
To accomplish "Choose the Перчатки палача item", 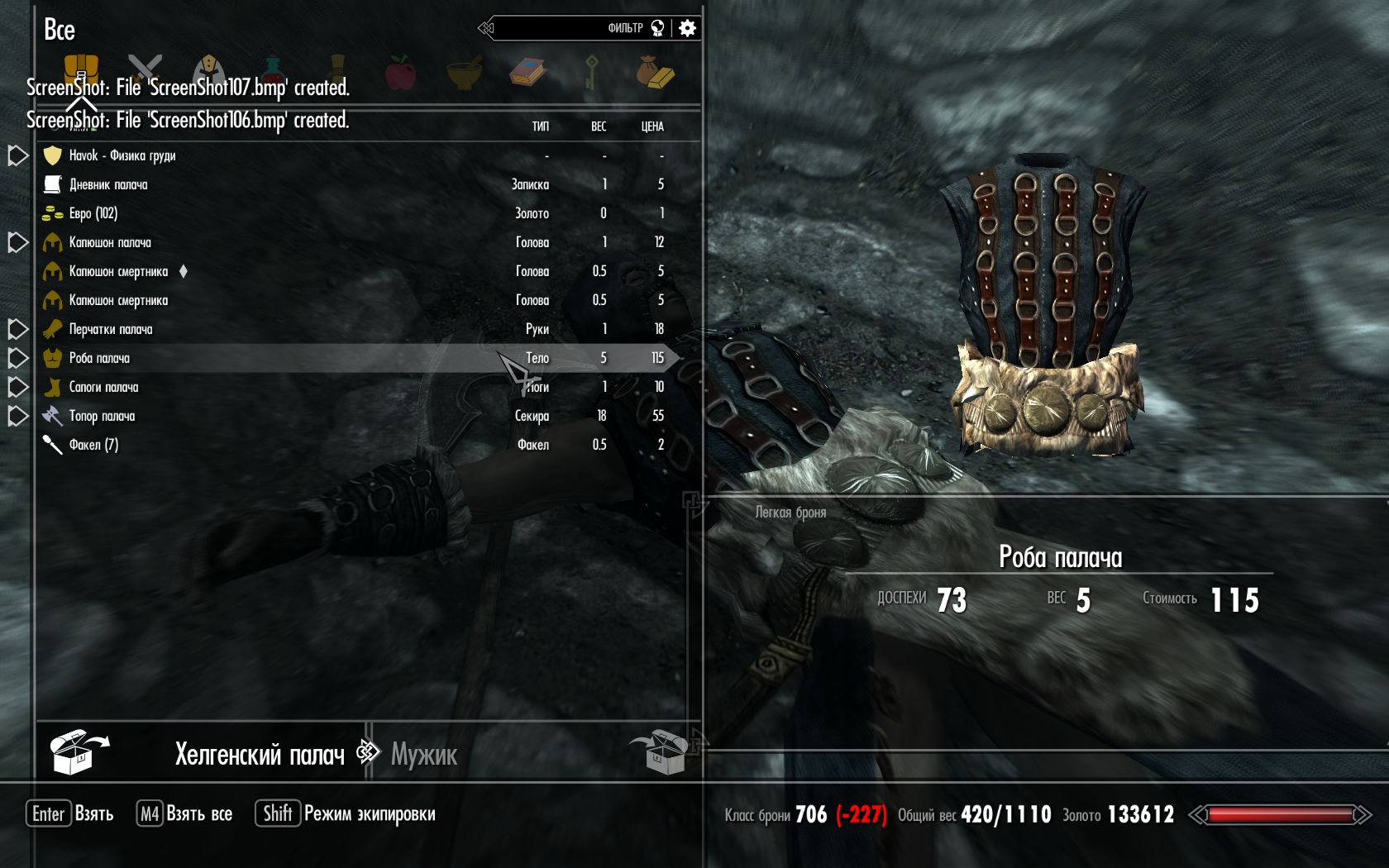I will pyautogui.click(x=110, y=329).
